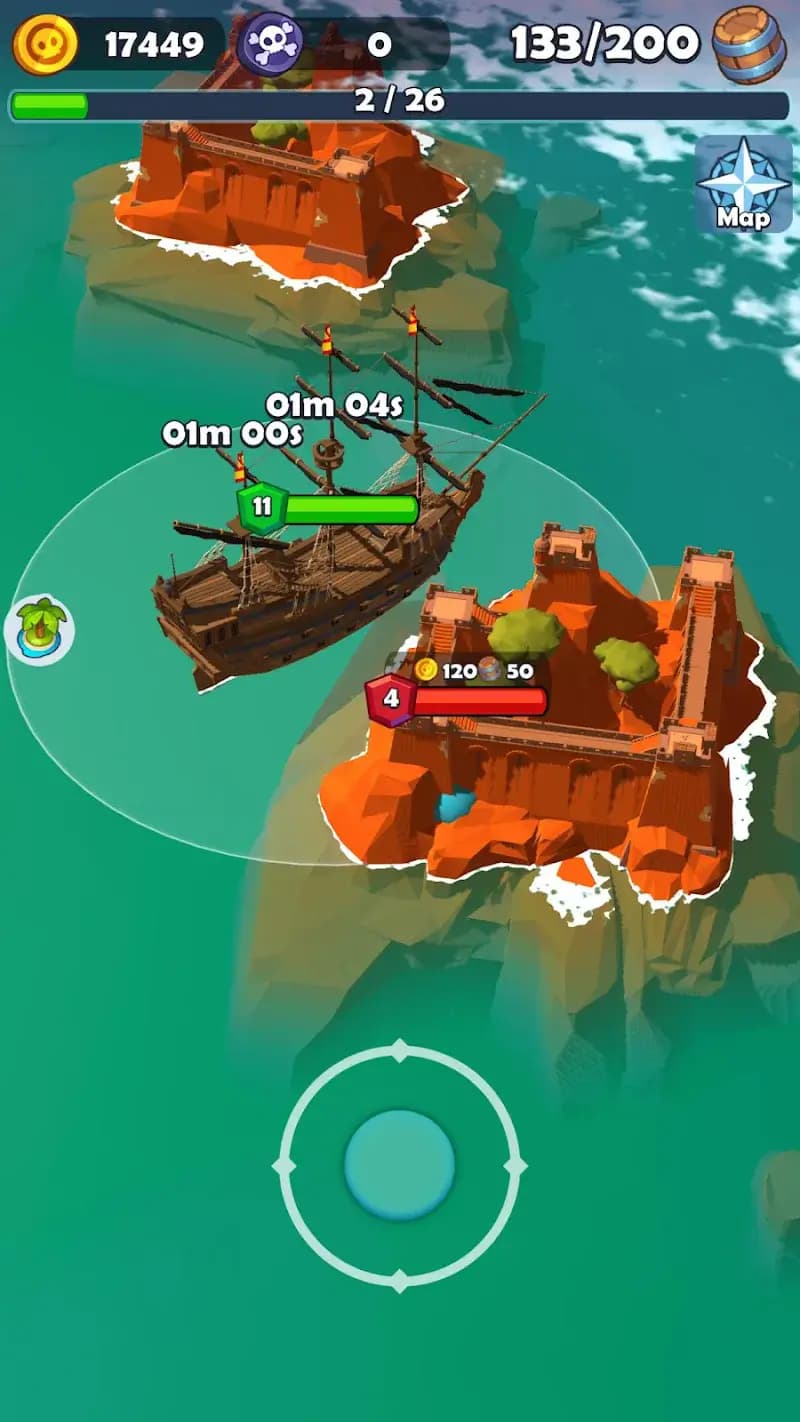This screenshot has height=1422, width=800.
Task: Open the Map with the compass button
Action: [743, 185]
